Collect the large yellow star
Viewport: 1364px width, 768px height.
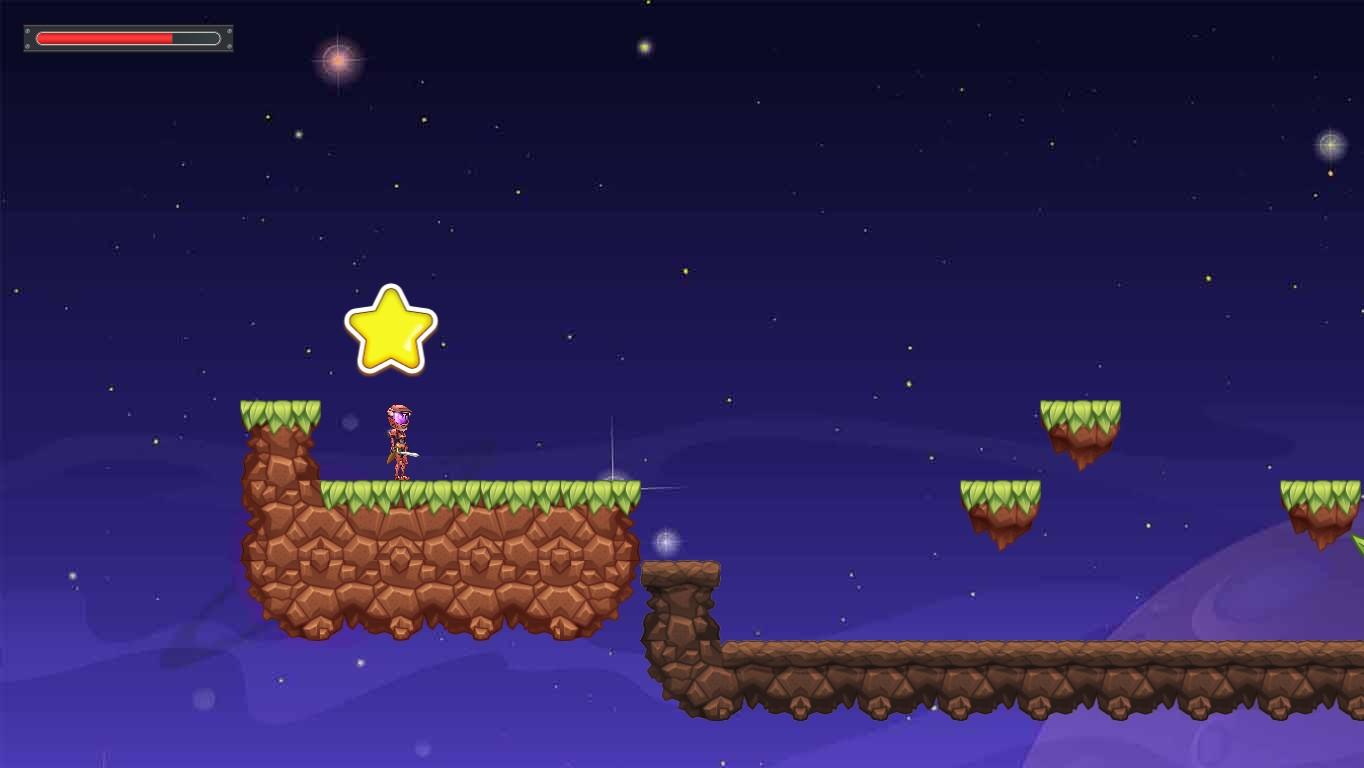coord(391,330)
